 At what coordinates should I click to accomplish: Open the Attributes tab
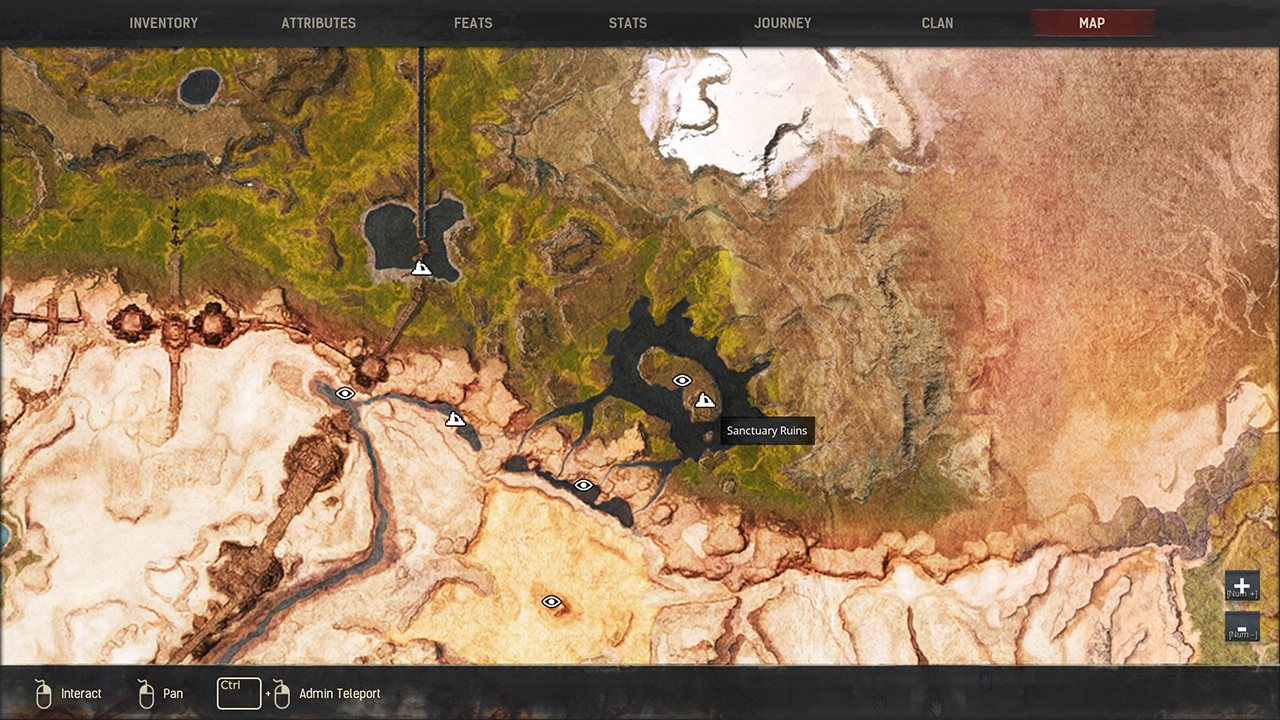click(x=318, y=22)
